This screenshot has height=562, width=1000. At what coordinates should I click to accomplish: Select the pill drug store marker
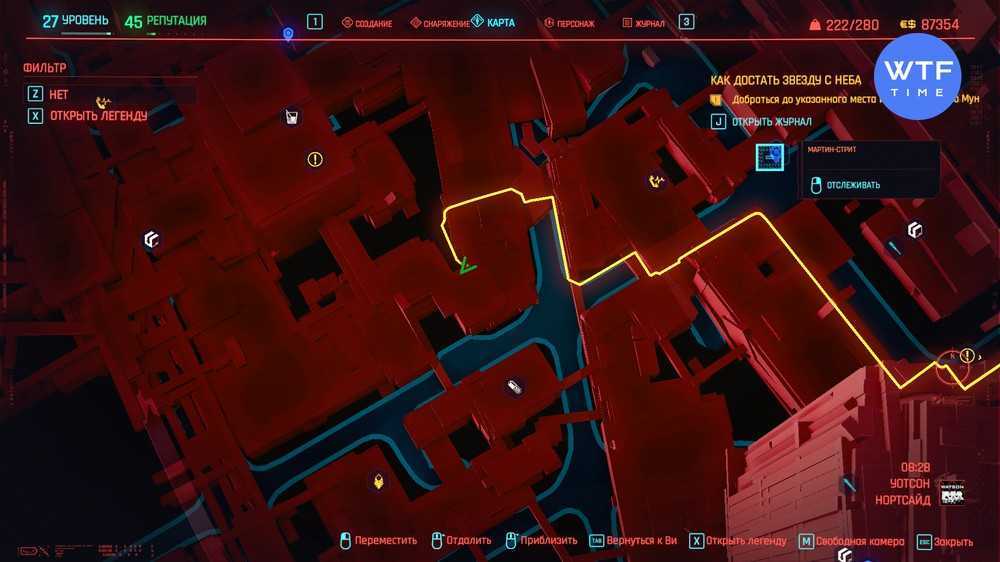click(514, 387)
